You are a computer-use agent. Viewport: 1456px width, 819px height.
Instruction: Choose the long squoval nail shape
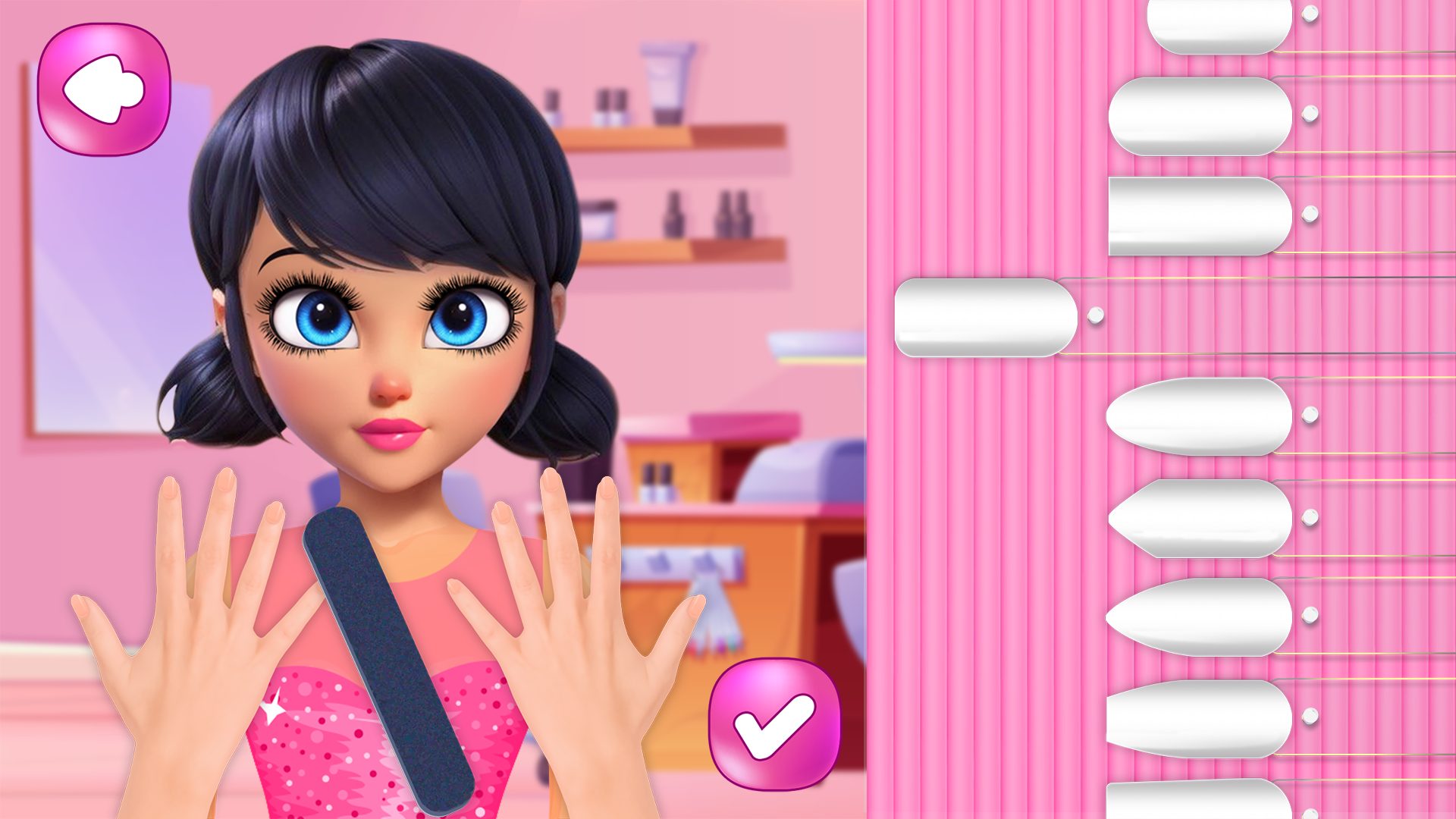coord(1191,216)
